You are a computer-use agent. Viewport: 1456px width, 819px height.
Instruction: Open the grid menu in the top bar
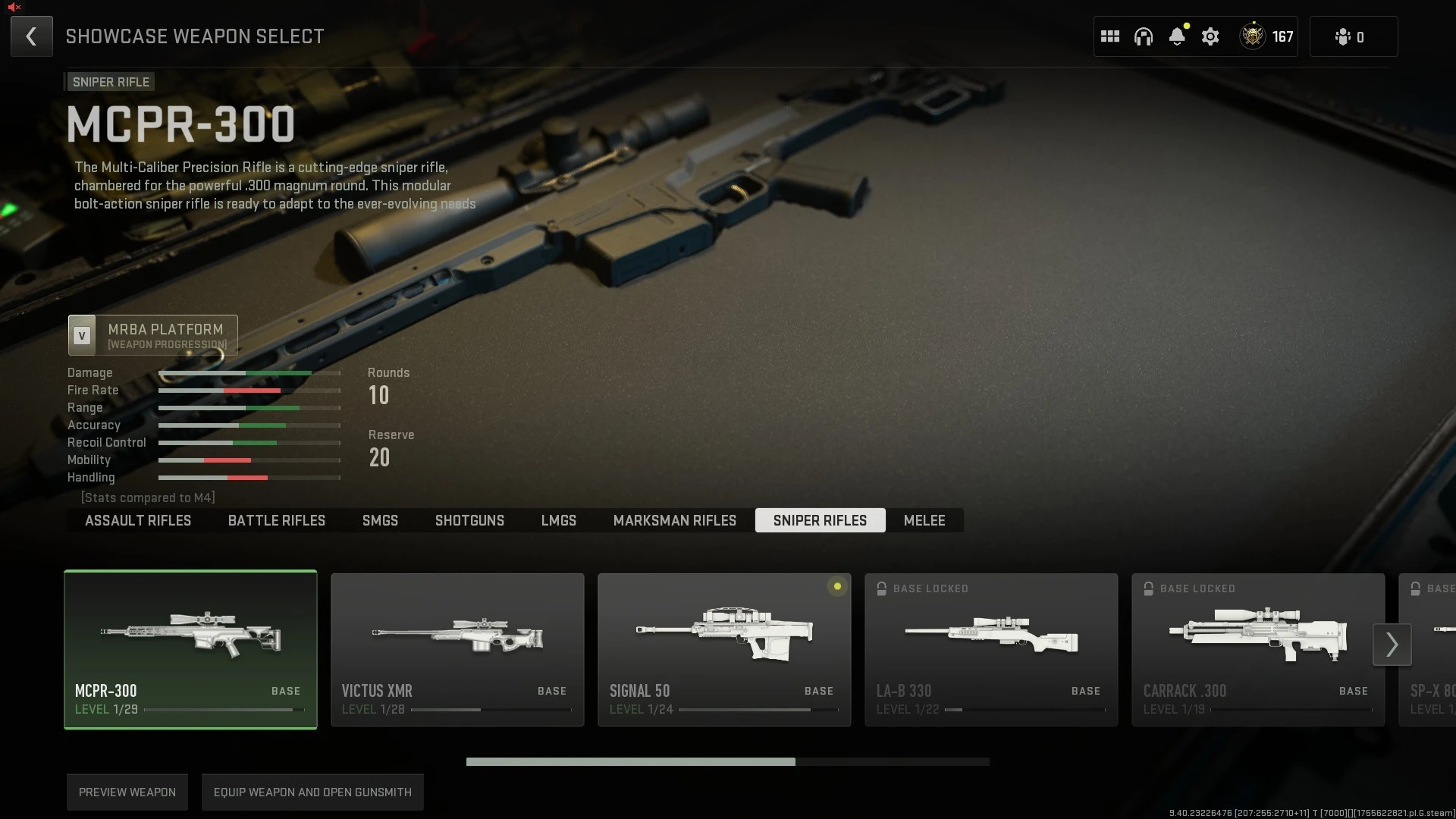point(1109,36)
